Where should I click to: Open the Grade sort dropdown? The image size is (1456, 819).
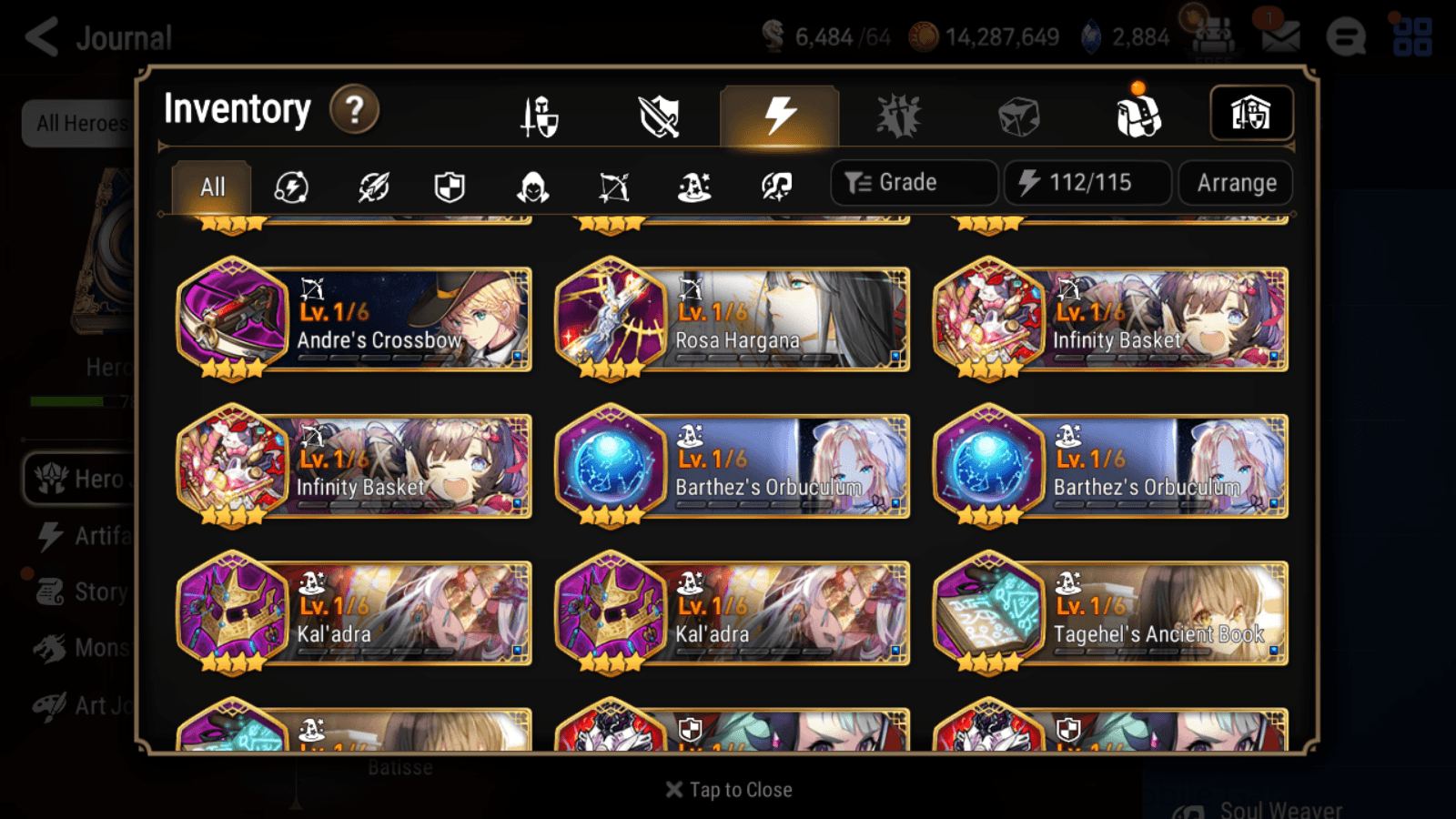point(913,182)
